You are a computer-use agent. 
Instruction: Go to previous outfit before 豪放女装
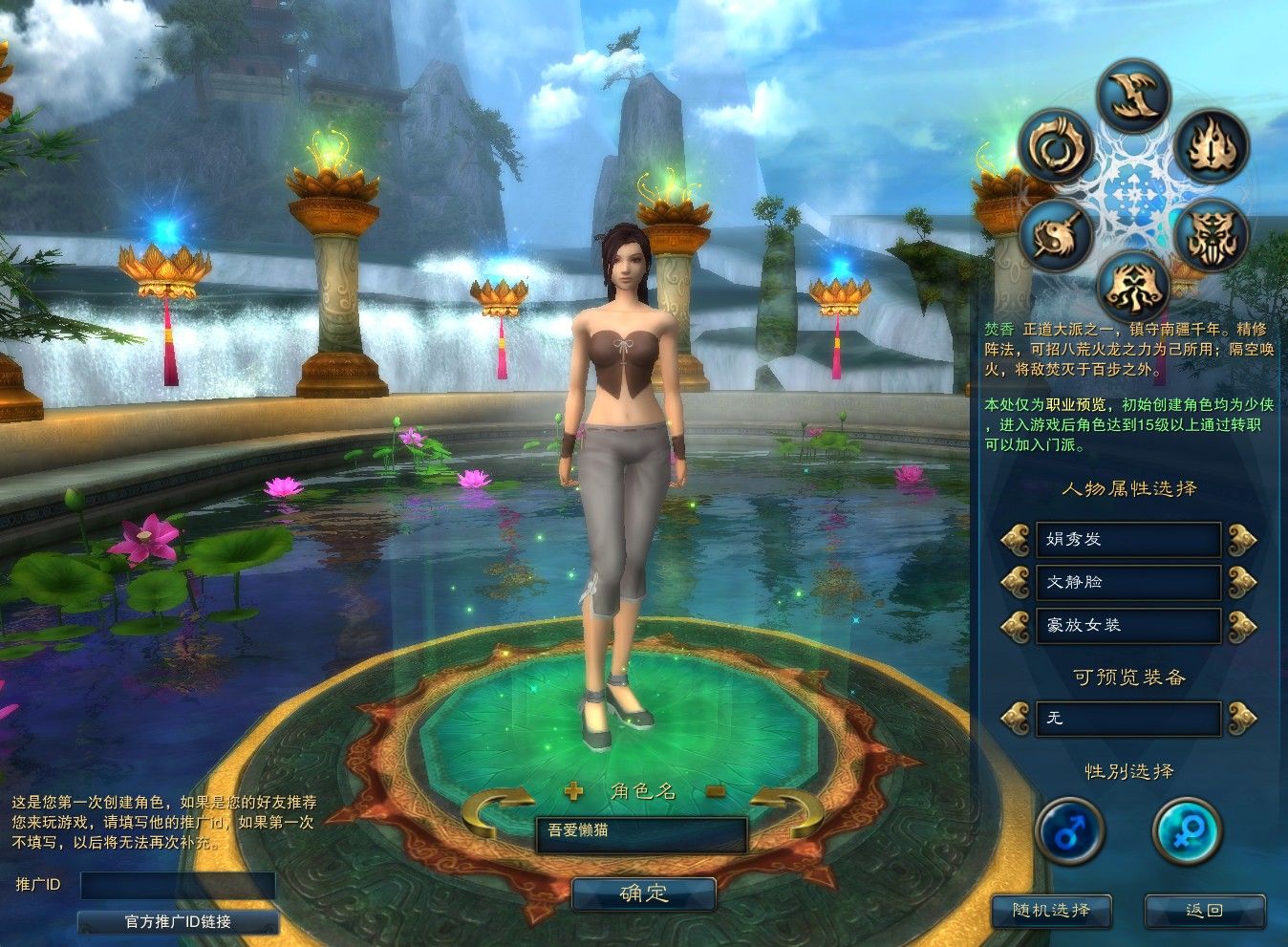point(1015,625)
